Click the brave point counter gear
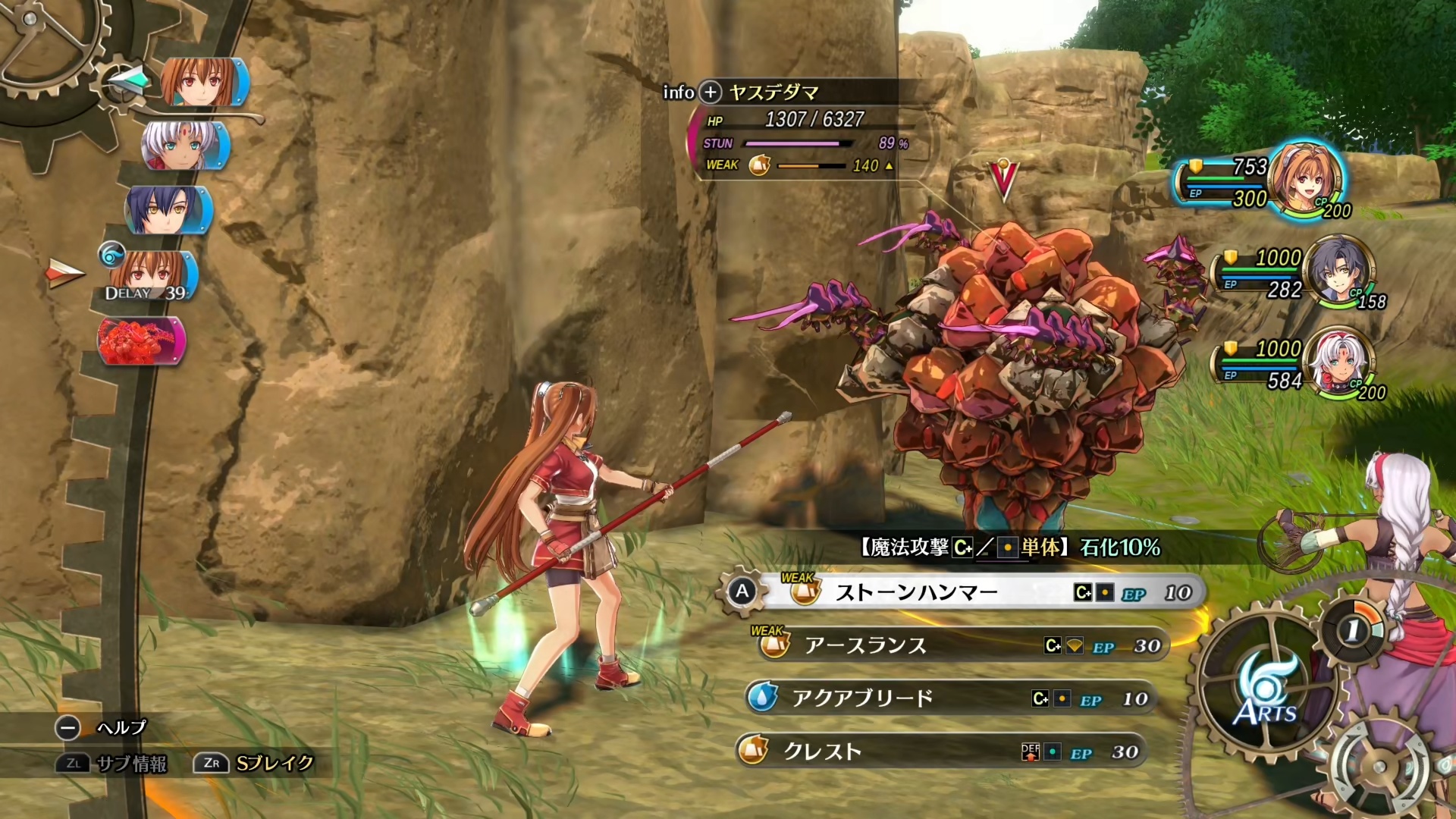Image resolution: width=1456 pixels, height=819 pixels. click(x=1354, y=629)
